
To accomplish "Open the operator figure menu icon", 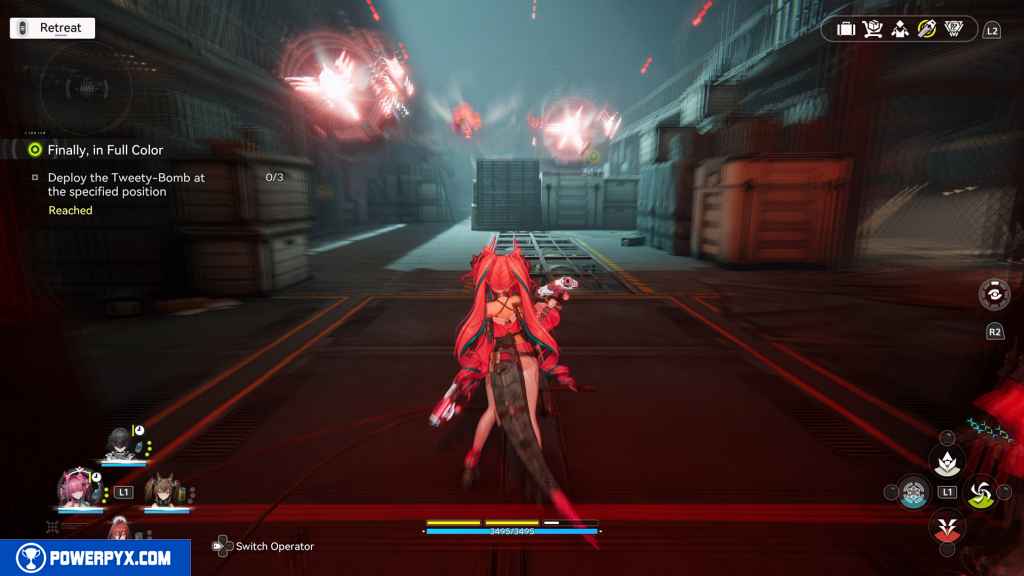I will tap(900, 30).
